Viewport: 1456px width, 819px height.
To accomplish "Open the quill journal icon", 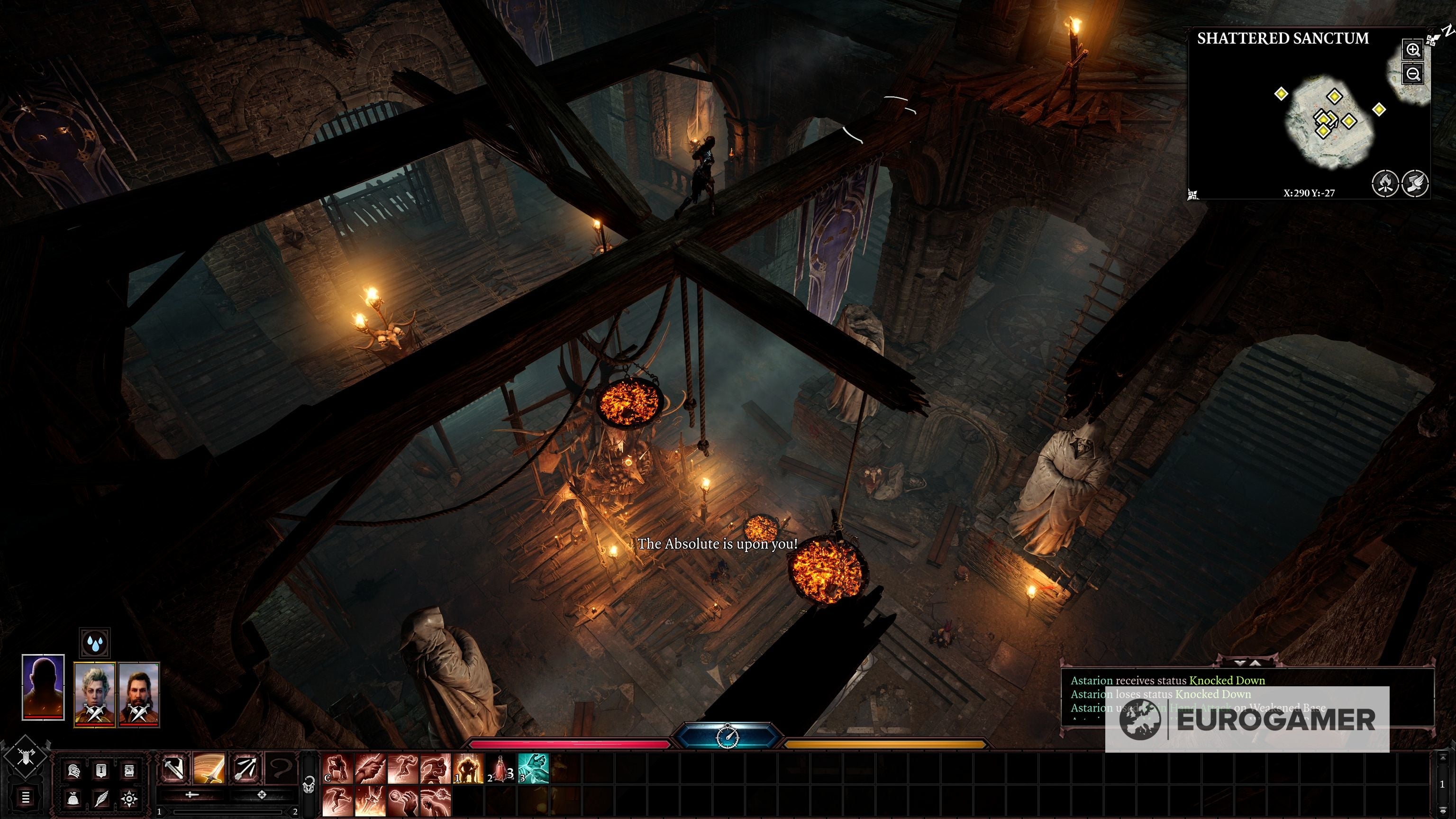I will [102, 799].
